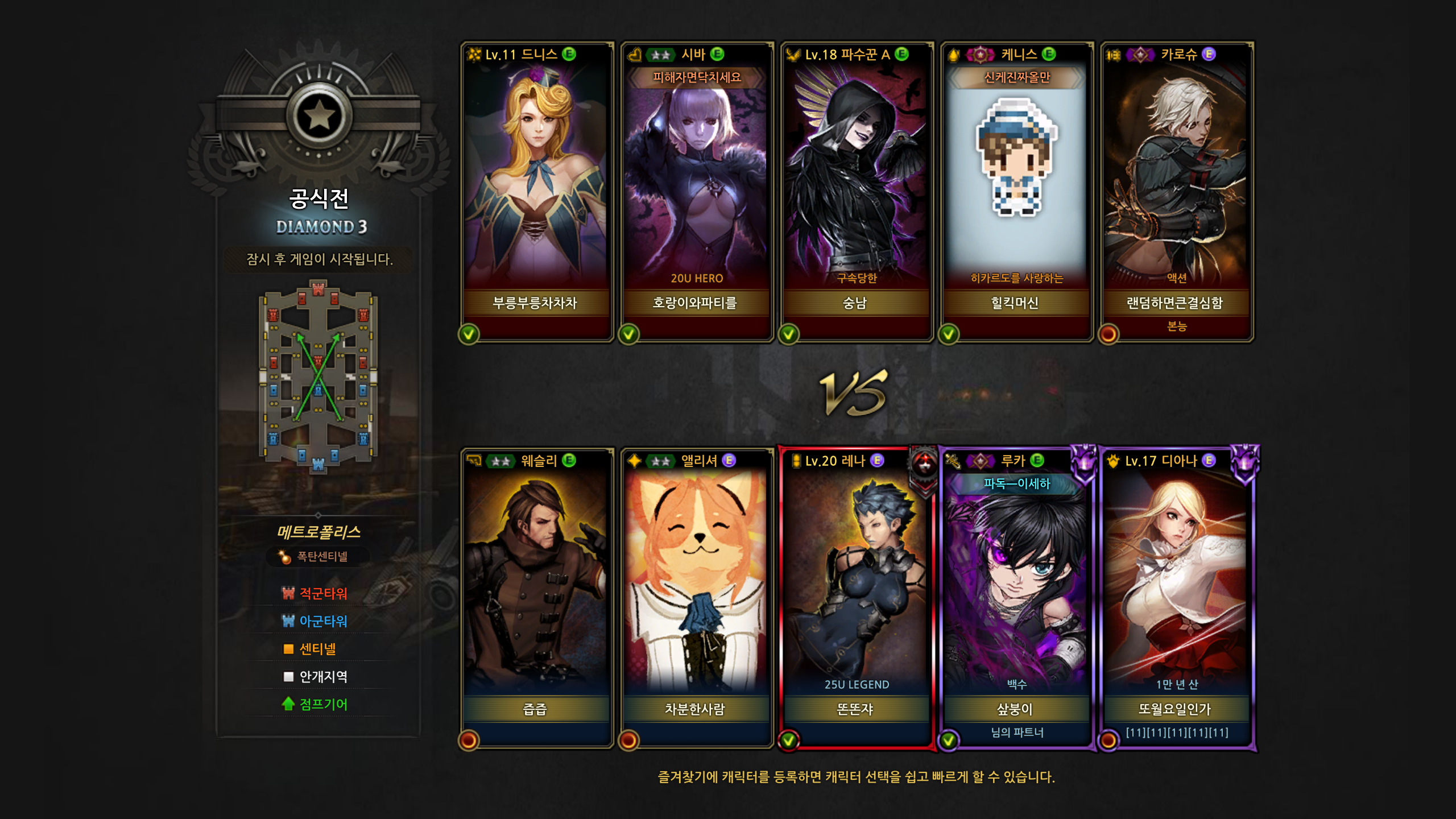Select the 아군타워 legend entry
The height and width of the screenshot is (819, 1456).
click(315, 621)
